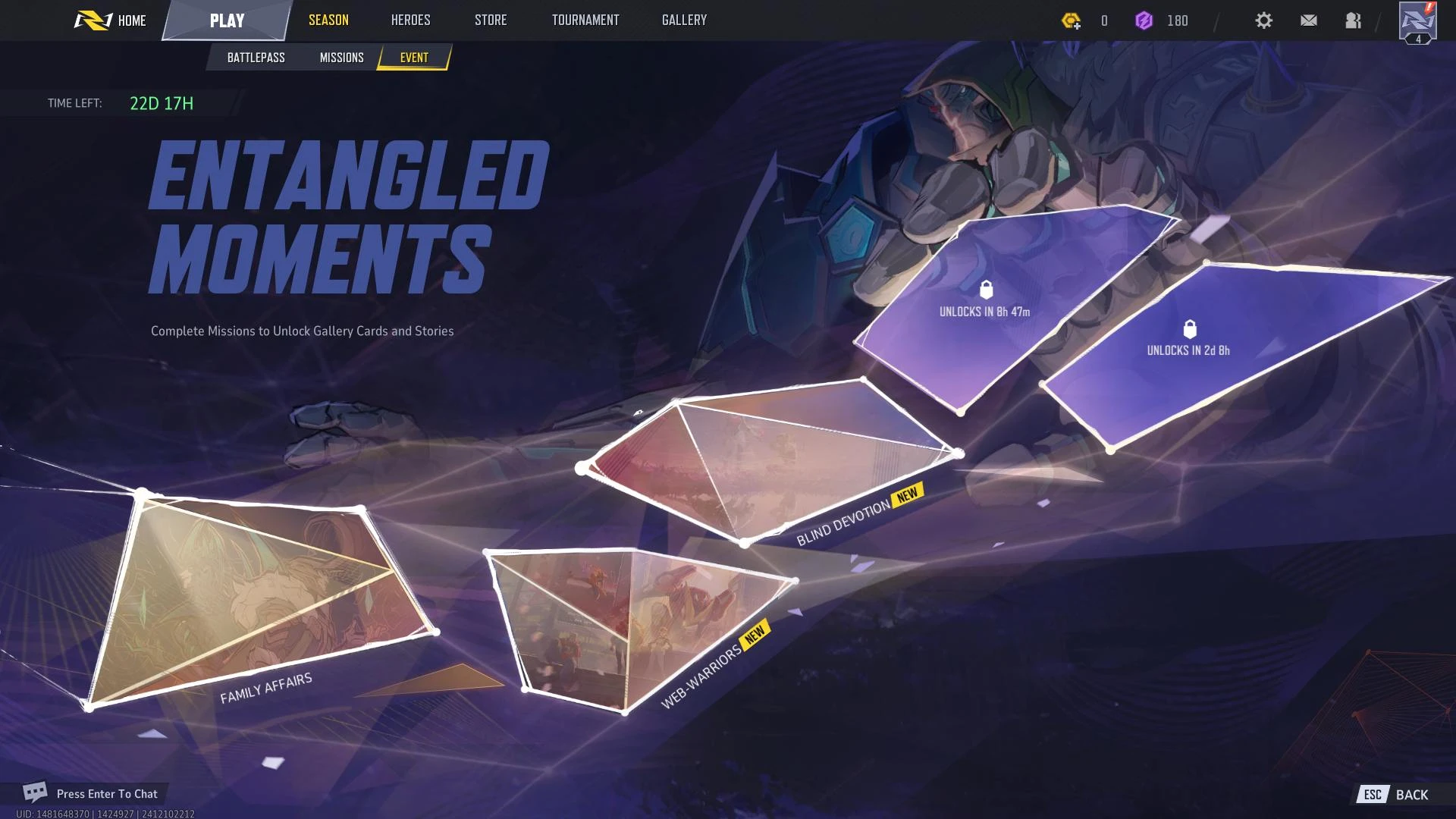Go to the Home screen
The width and height of the screenshot is (1456, 819).
(x=111, y=20)
